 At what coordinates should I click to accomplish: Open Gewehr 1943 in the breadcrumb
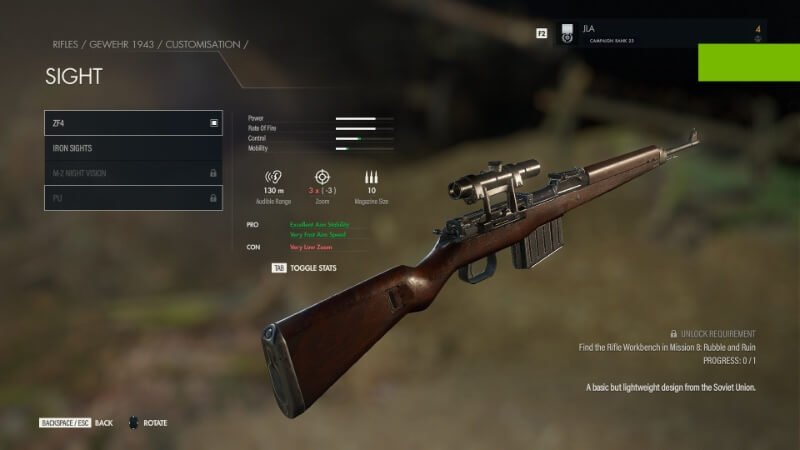[x=124, y=45]
